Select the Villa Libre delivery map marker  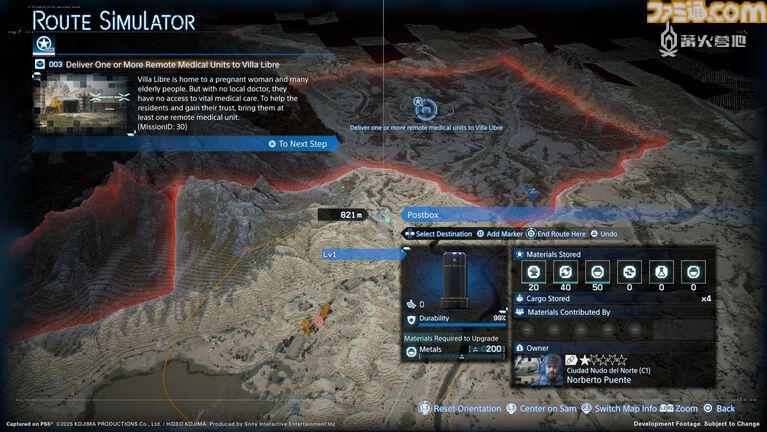click(423, 106)
